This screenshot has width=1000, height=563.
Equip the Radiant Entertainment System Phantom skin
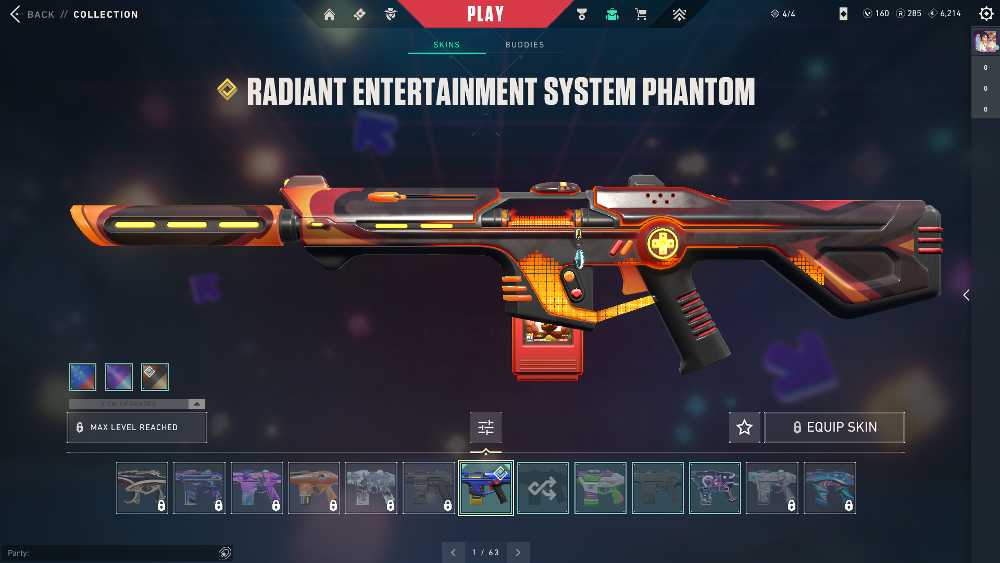tap(835, 427)
